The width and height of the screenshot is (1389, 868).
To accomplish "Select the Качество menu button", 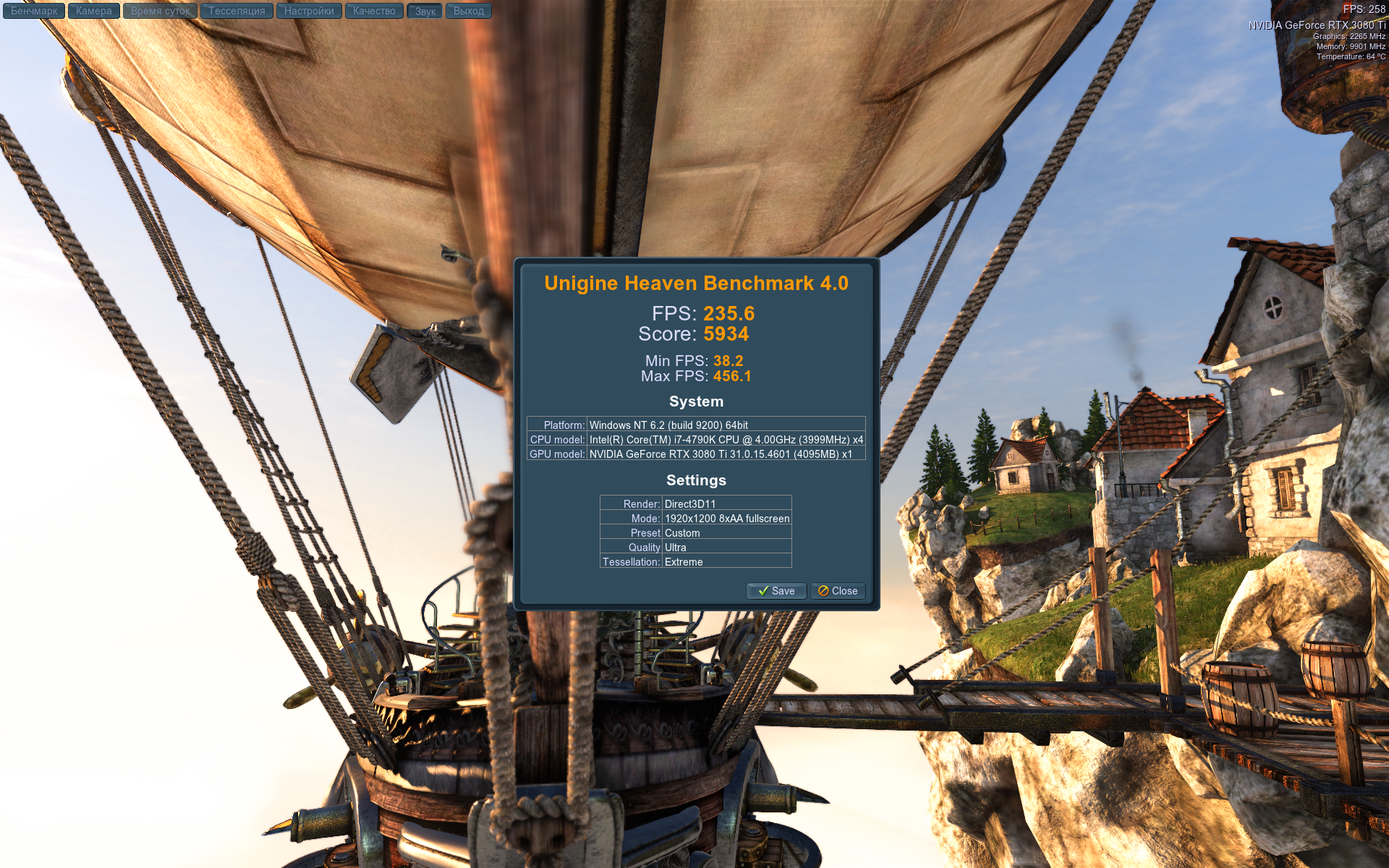I will (x=374, y=11).
